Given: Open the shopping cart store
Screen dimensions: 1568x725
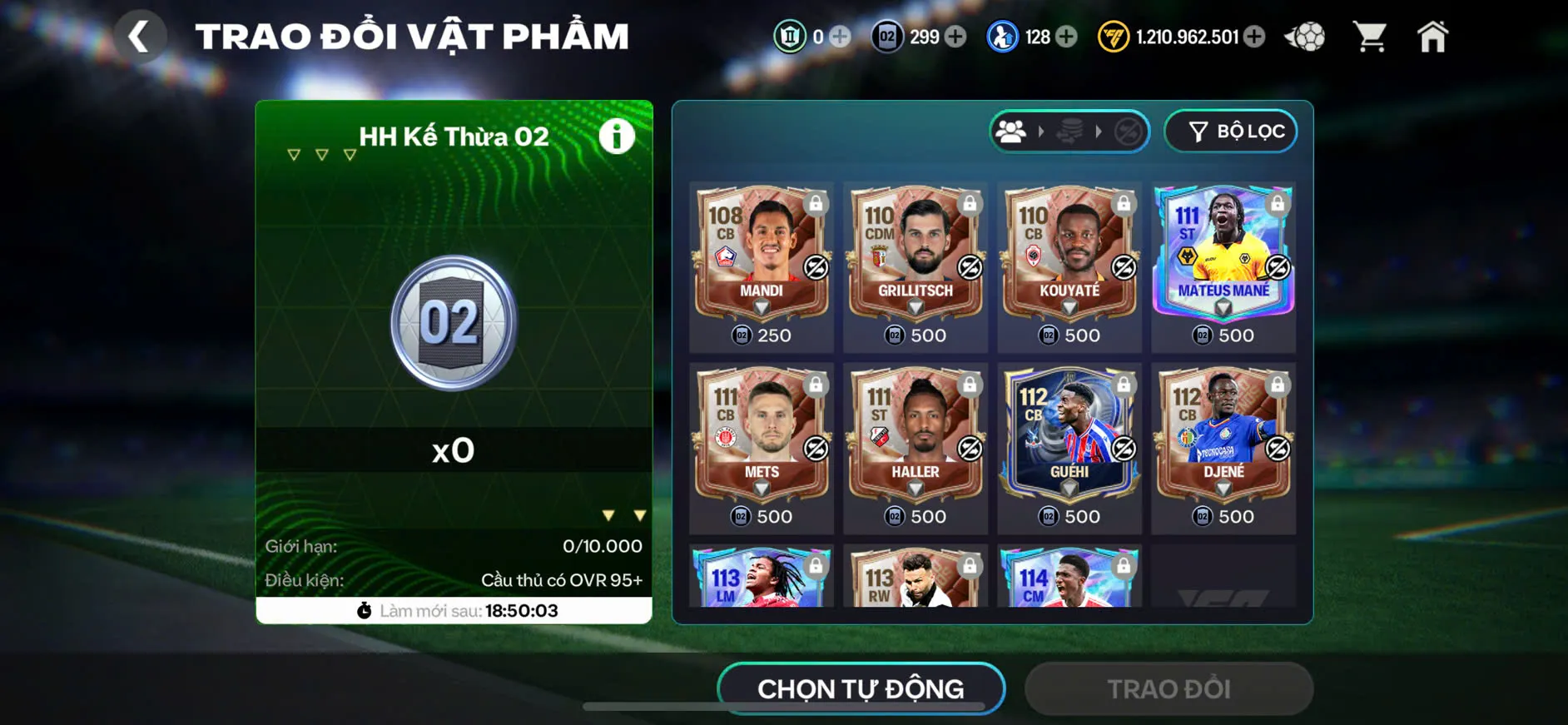Looking at the screenshot, I should tap(1371, 37).
